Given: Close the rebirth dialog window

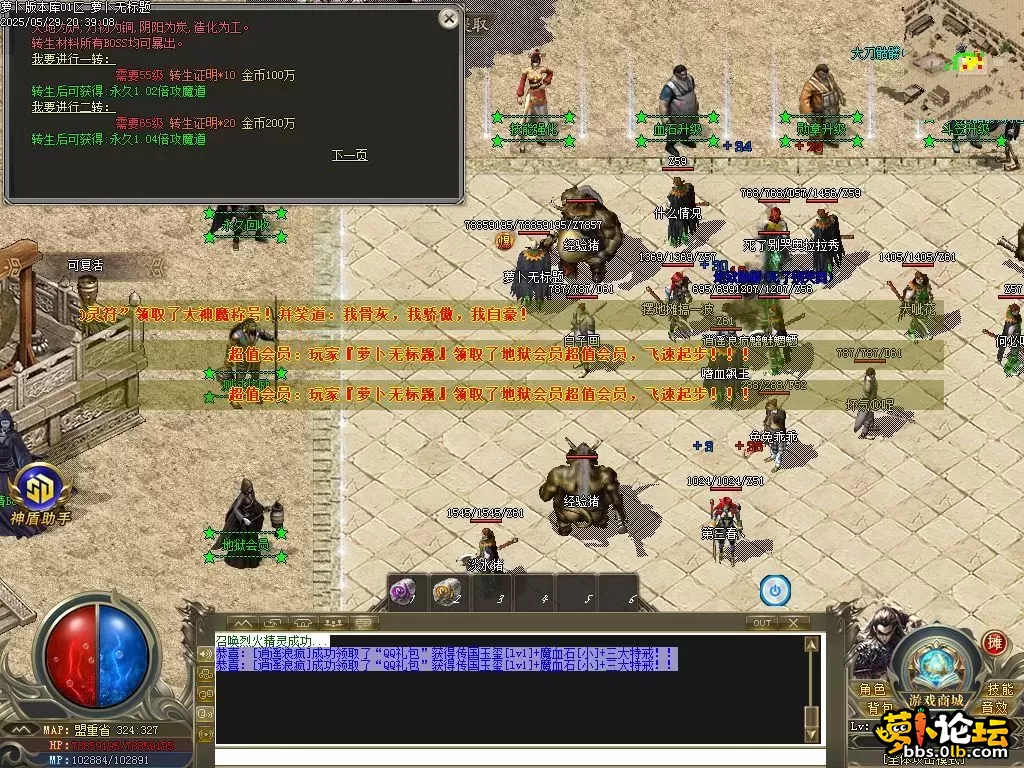Looking at the screenshot, I should tap(449, 18).
